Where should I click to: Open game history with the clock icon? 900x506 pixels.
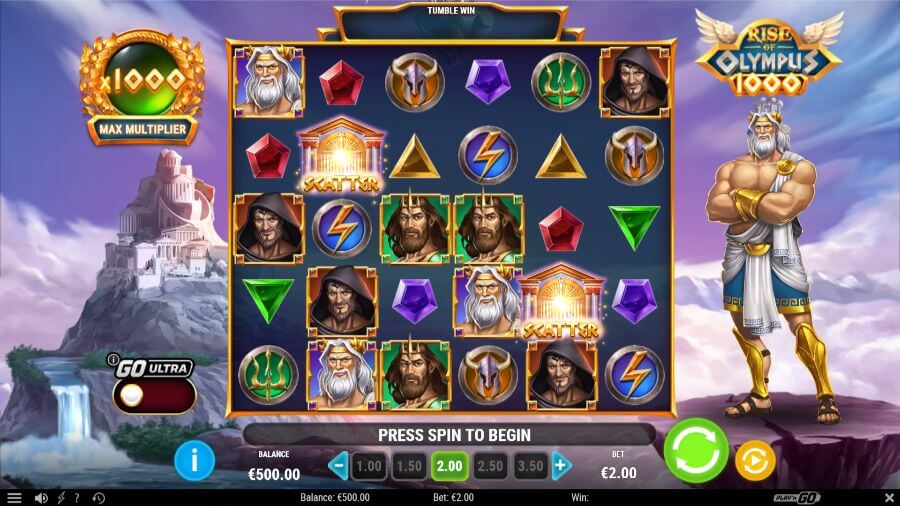click(x=97, y=497)
